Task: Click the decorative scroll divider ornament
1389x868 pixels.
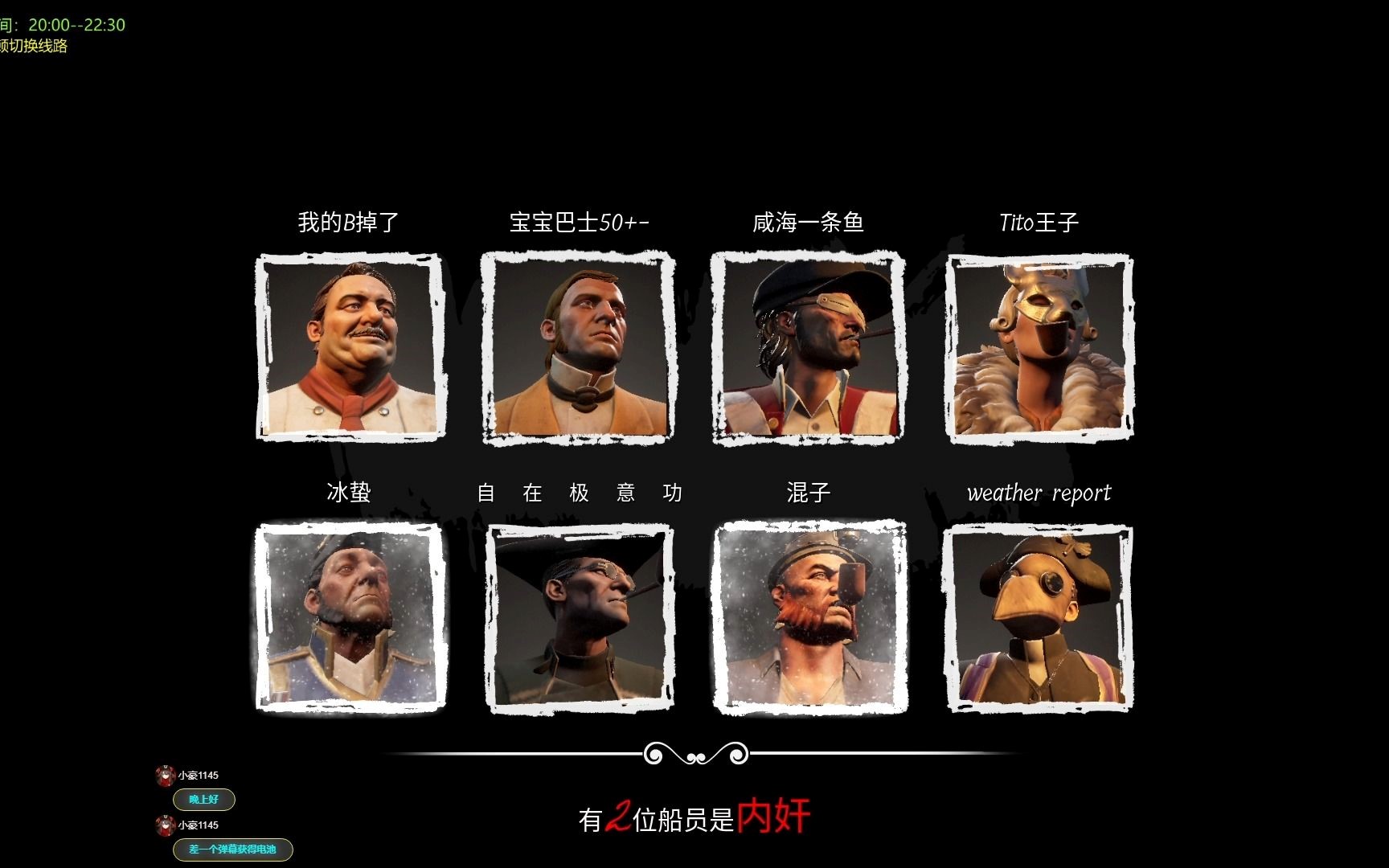Action: tap(695, 753)
